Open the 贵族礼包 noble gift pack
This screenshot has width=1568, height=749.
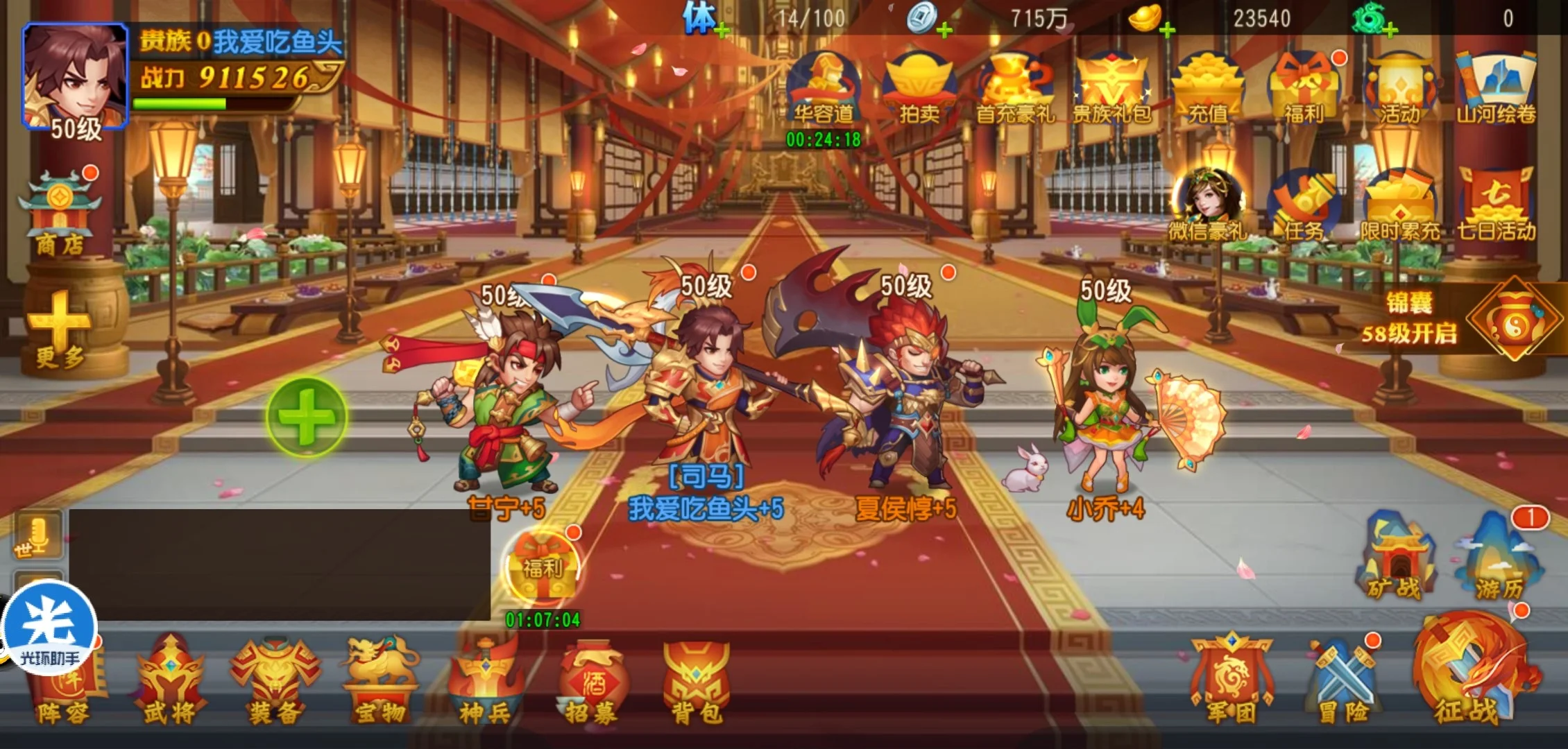pyautogui.click(x=1111, y=88)
